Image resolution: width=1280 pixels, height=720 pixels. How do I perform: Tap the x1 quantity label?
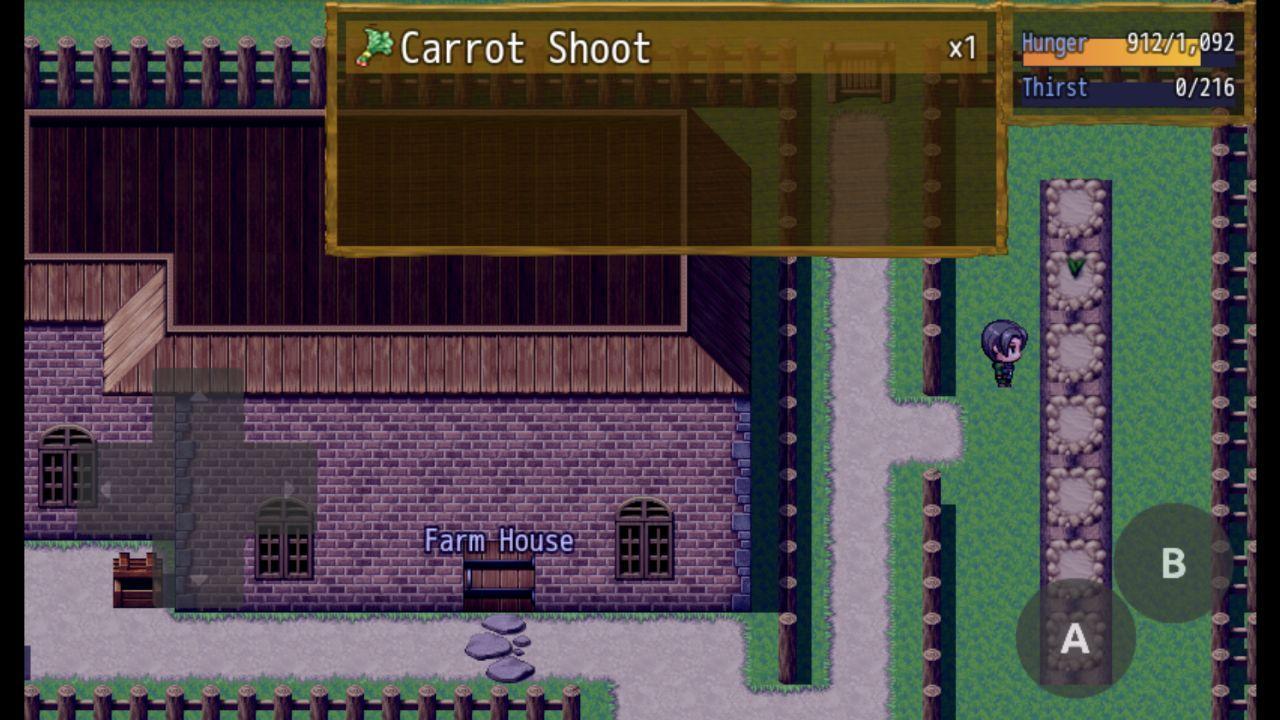pyautogui.click(x=961, y=45)
